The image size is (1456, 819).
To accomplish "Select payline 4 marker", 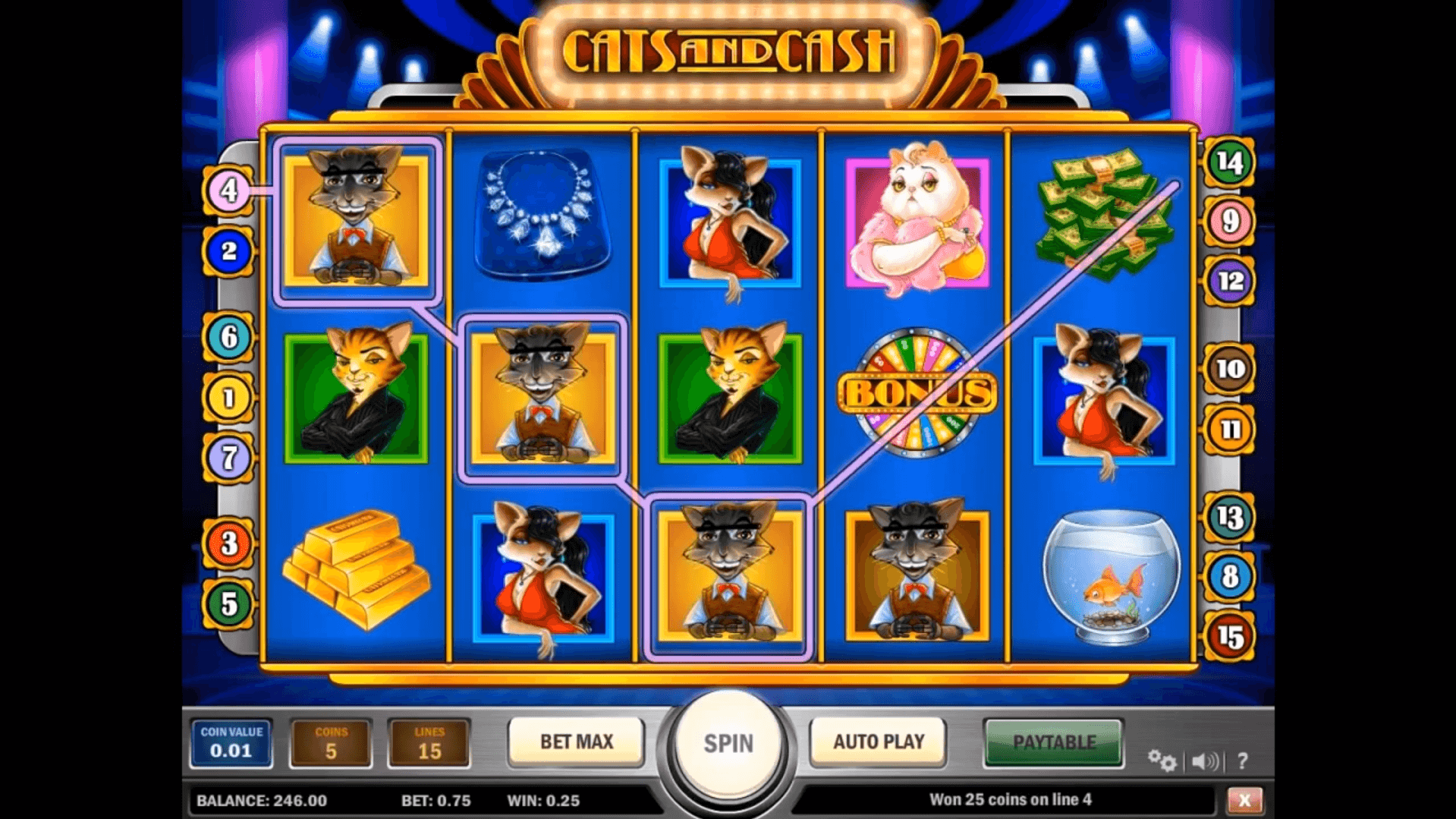I will click(x=228, y=191).
